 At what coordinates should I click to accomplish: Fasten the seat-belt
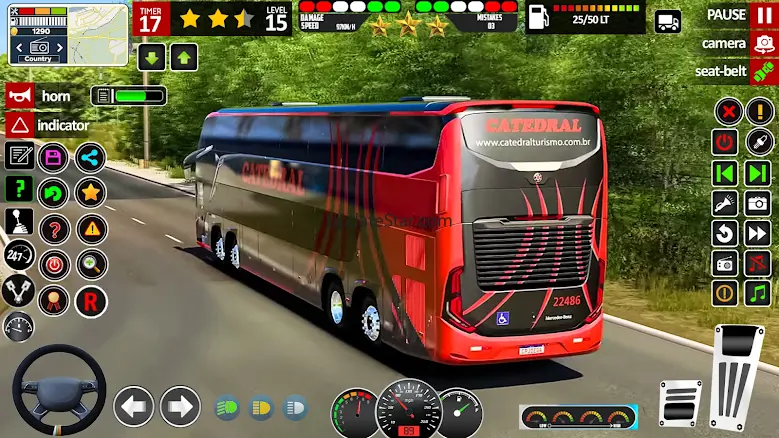tap(763, 71)
